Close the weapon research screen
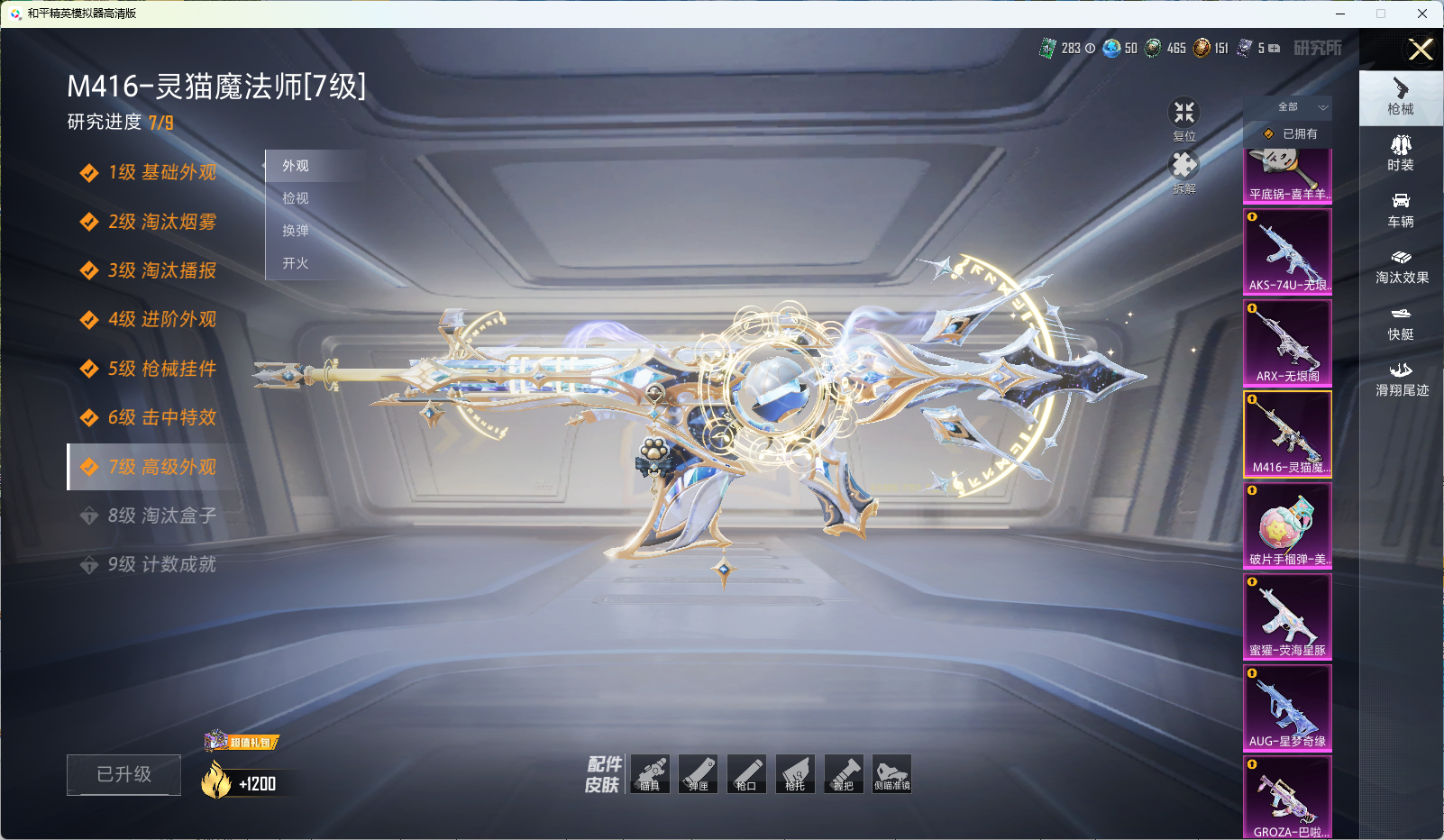Image resolution: width=1444 pixels, height=840 pixels. coord(1420,50)
